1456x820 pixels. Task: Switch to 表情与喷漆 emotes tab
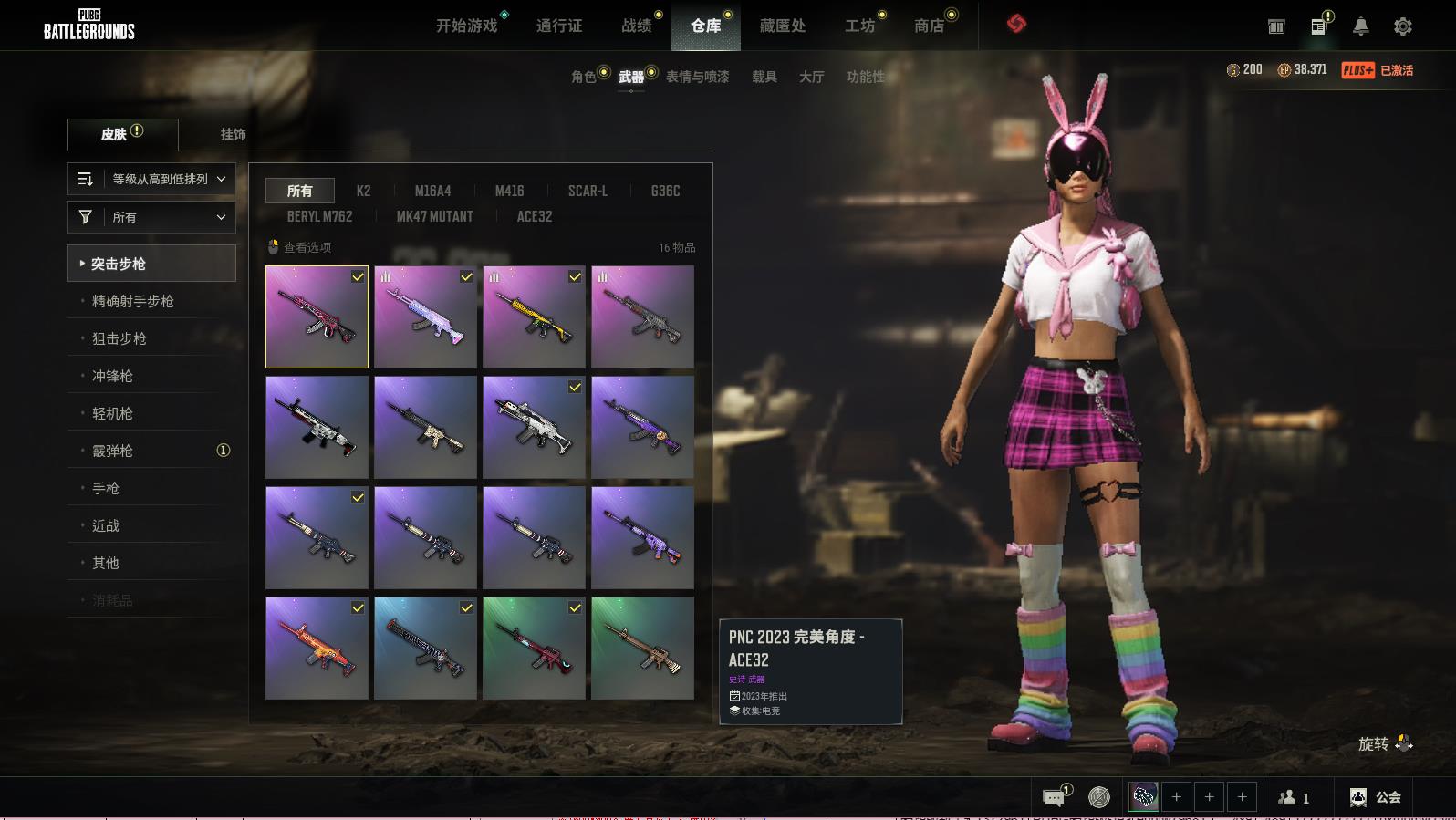tap(697, 77)
